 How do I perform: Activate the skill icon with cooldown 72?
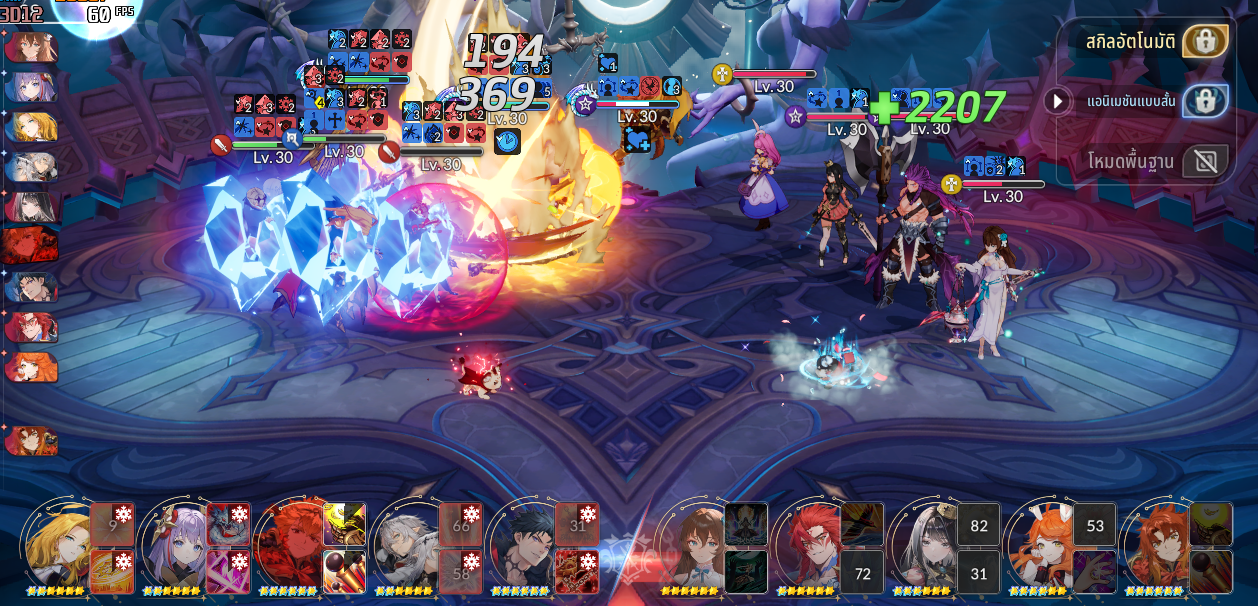coord(862,572)
